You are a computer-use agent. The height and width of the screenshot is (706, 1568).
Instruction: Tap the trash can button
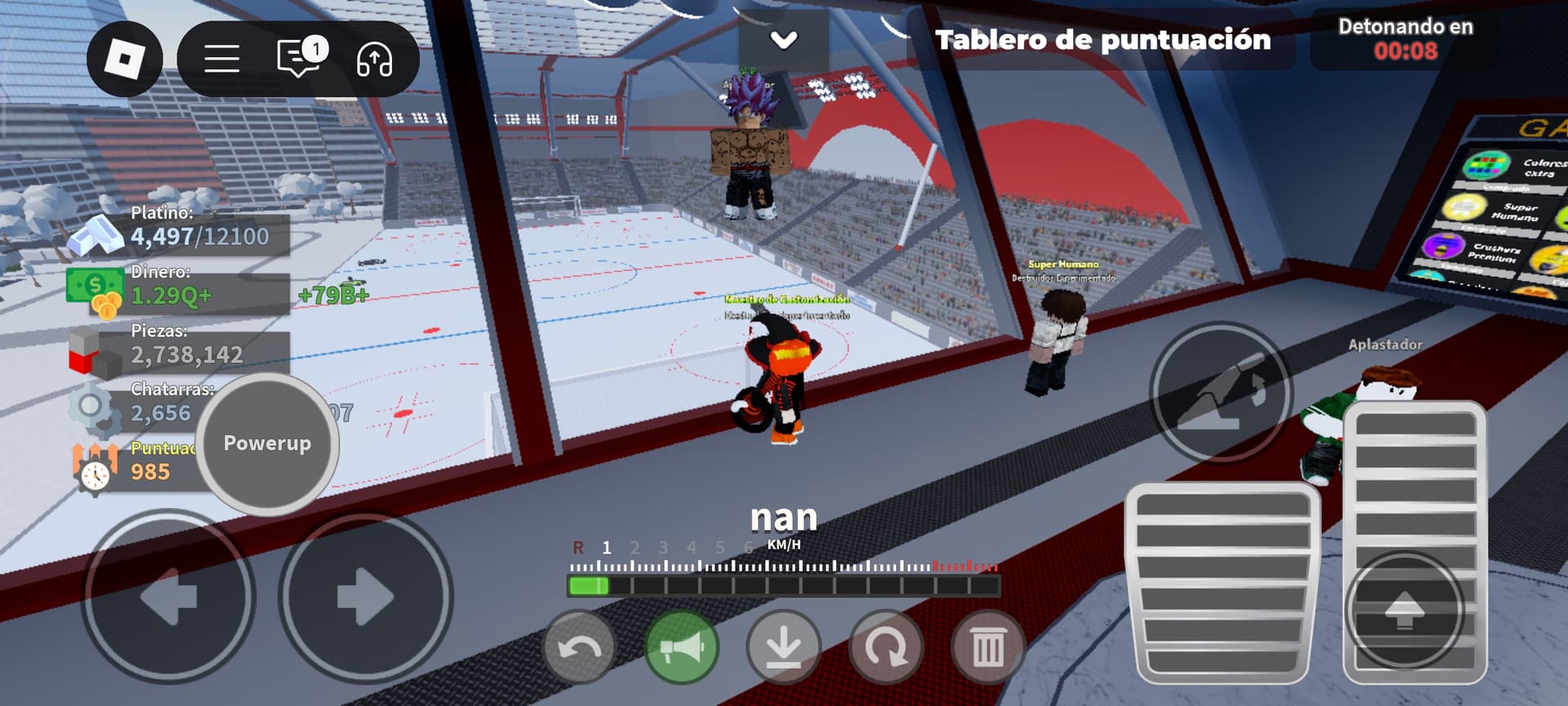tap(987, 649)
